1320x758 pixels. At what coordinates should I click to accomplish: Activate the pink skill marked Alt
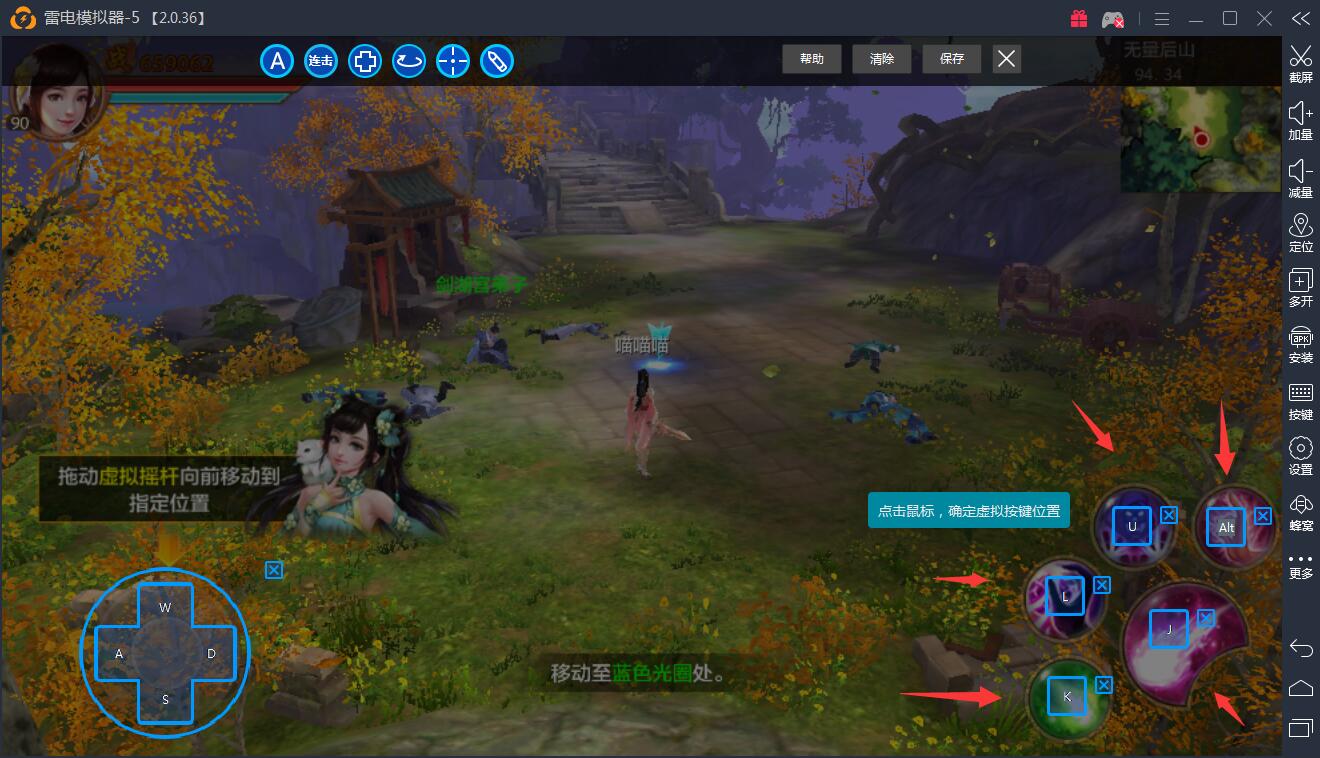pos(1226,527)
